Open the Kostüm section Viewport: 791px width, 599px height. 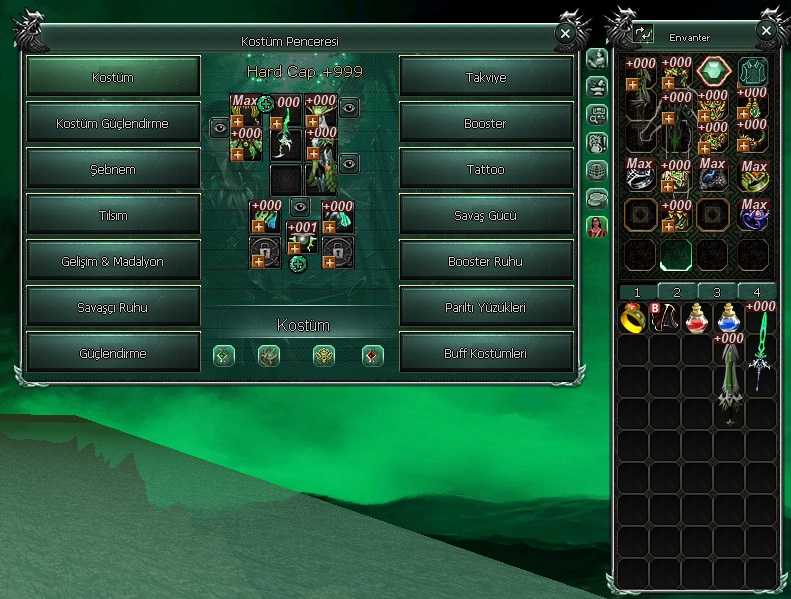[x=113, y=77]
